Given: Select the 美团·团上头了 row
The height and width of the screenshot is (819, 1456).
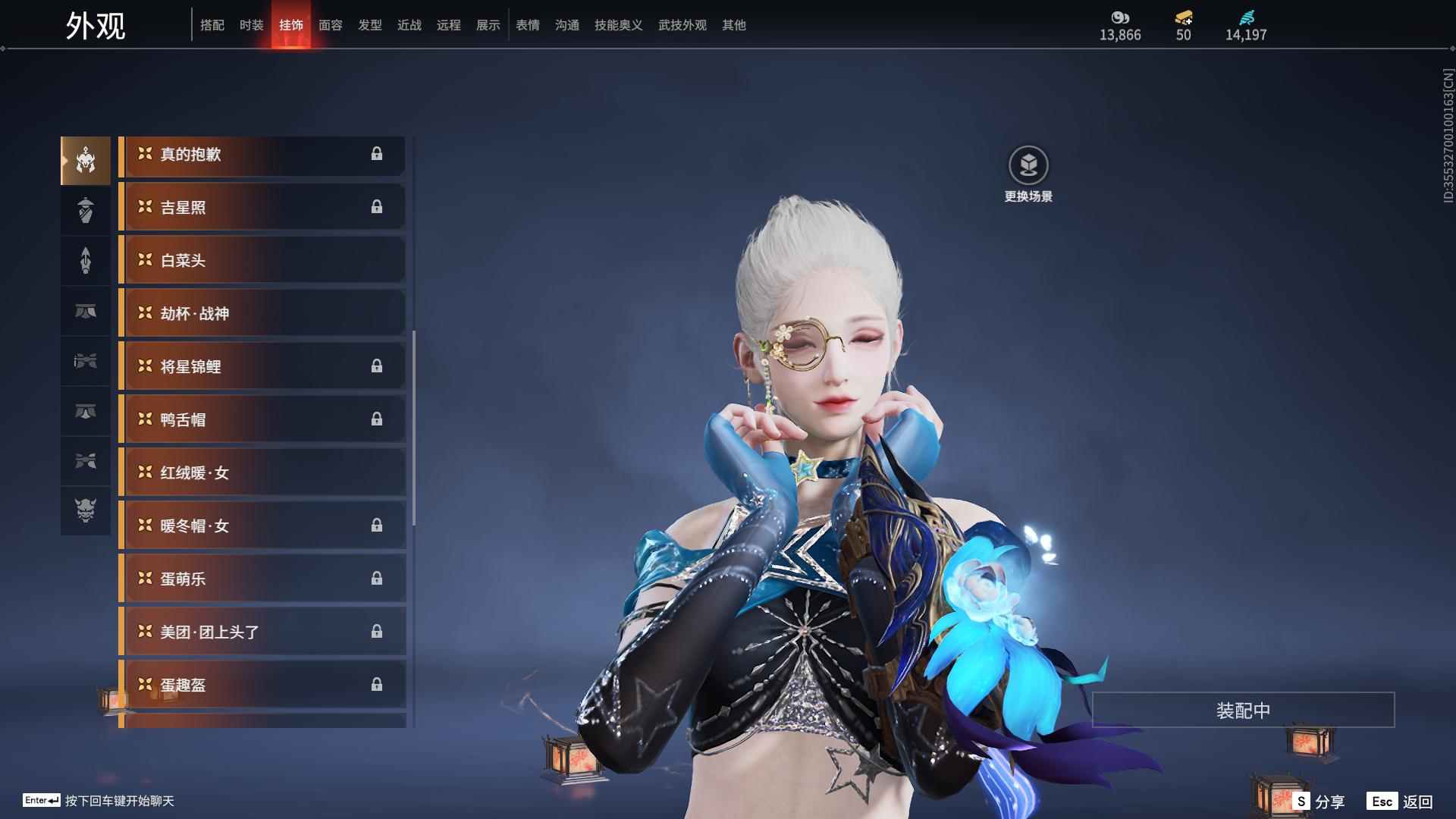Looking at the screenshot, I should click(262, 632).
